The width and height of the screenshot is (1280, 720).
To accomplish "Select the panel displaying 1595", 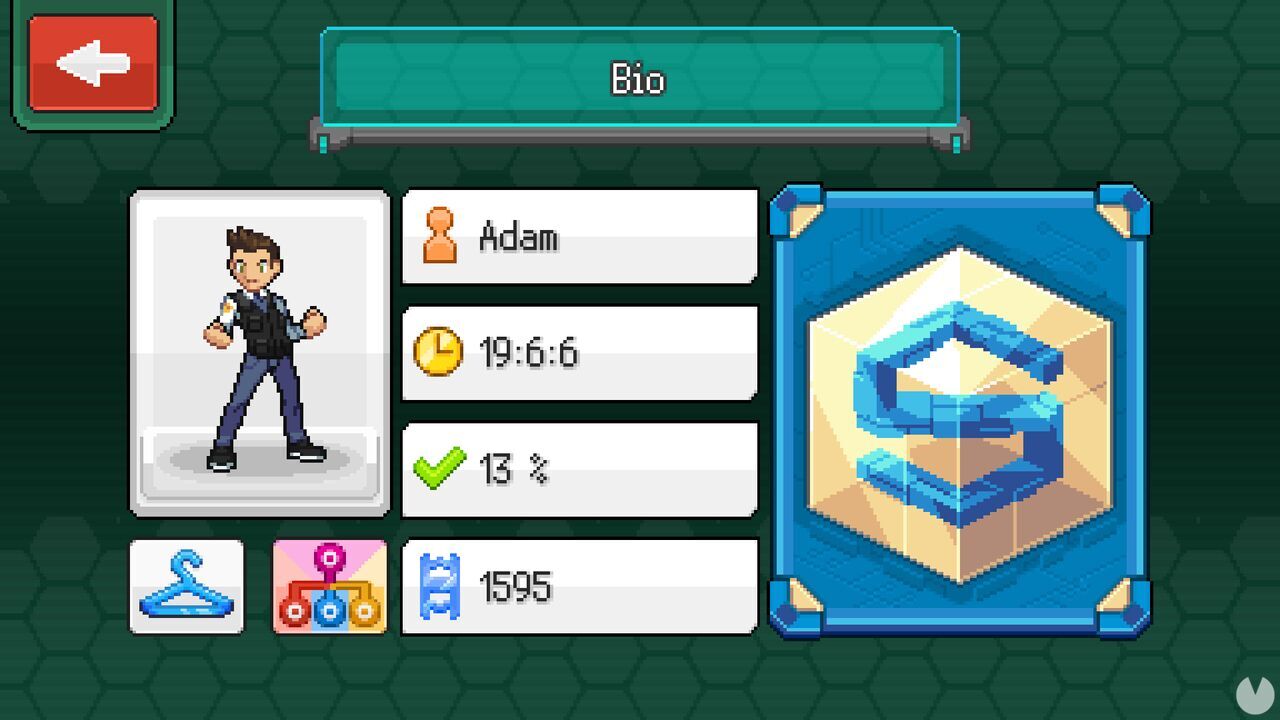I will pyautogui.click(x=578, y=586).
